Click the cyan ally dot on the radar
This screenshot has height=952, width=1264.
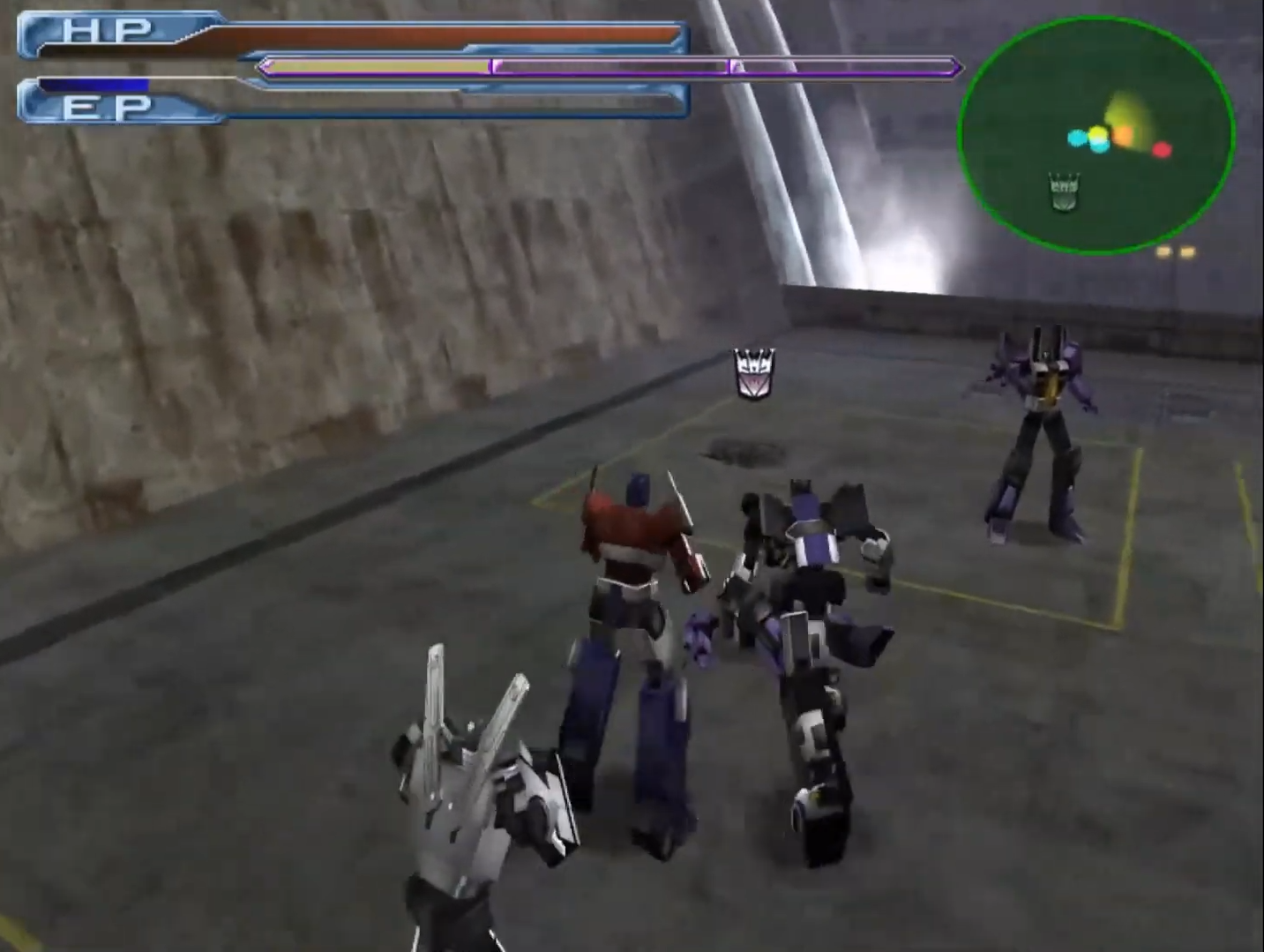coord(1077,139)
